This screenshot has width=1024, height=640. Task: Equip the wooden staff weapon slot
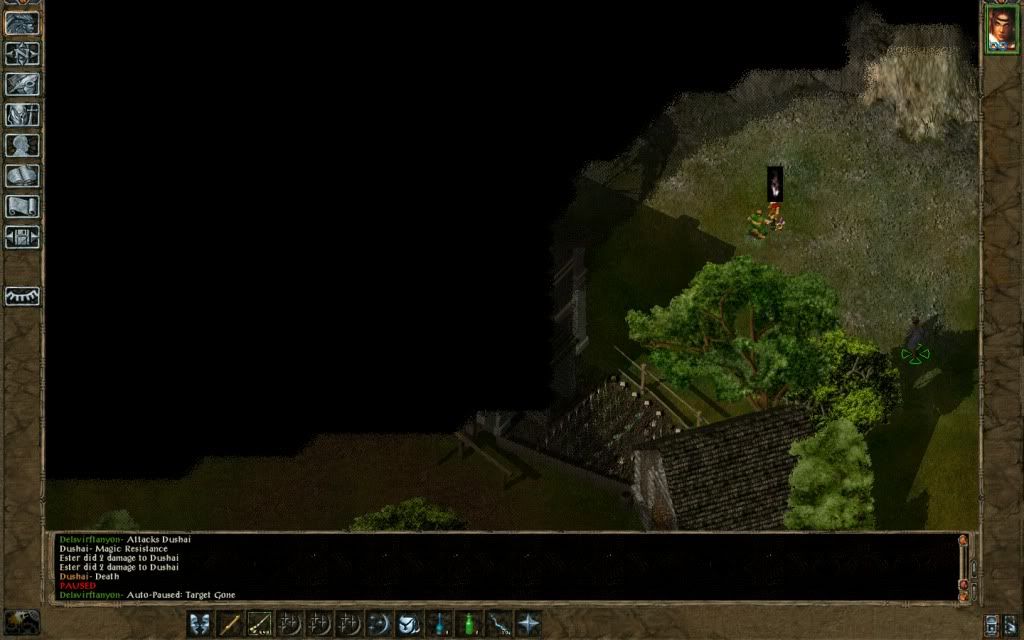(x=231, y=624)
